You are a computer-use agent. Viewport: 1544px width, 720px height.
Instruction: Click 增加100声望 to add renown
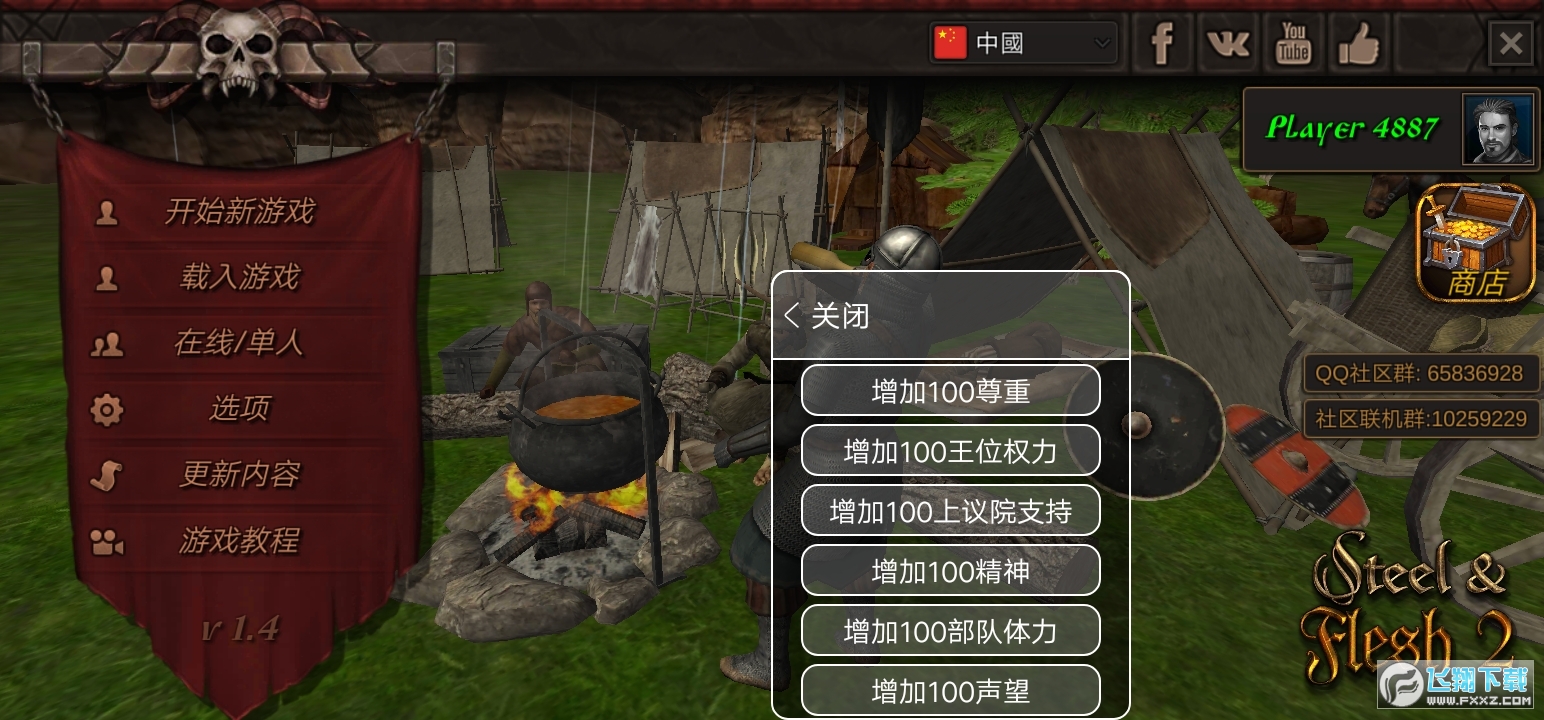click(x=949, y=691)
